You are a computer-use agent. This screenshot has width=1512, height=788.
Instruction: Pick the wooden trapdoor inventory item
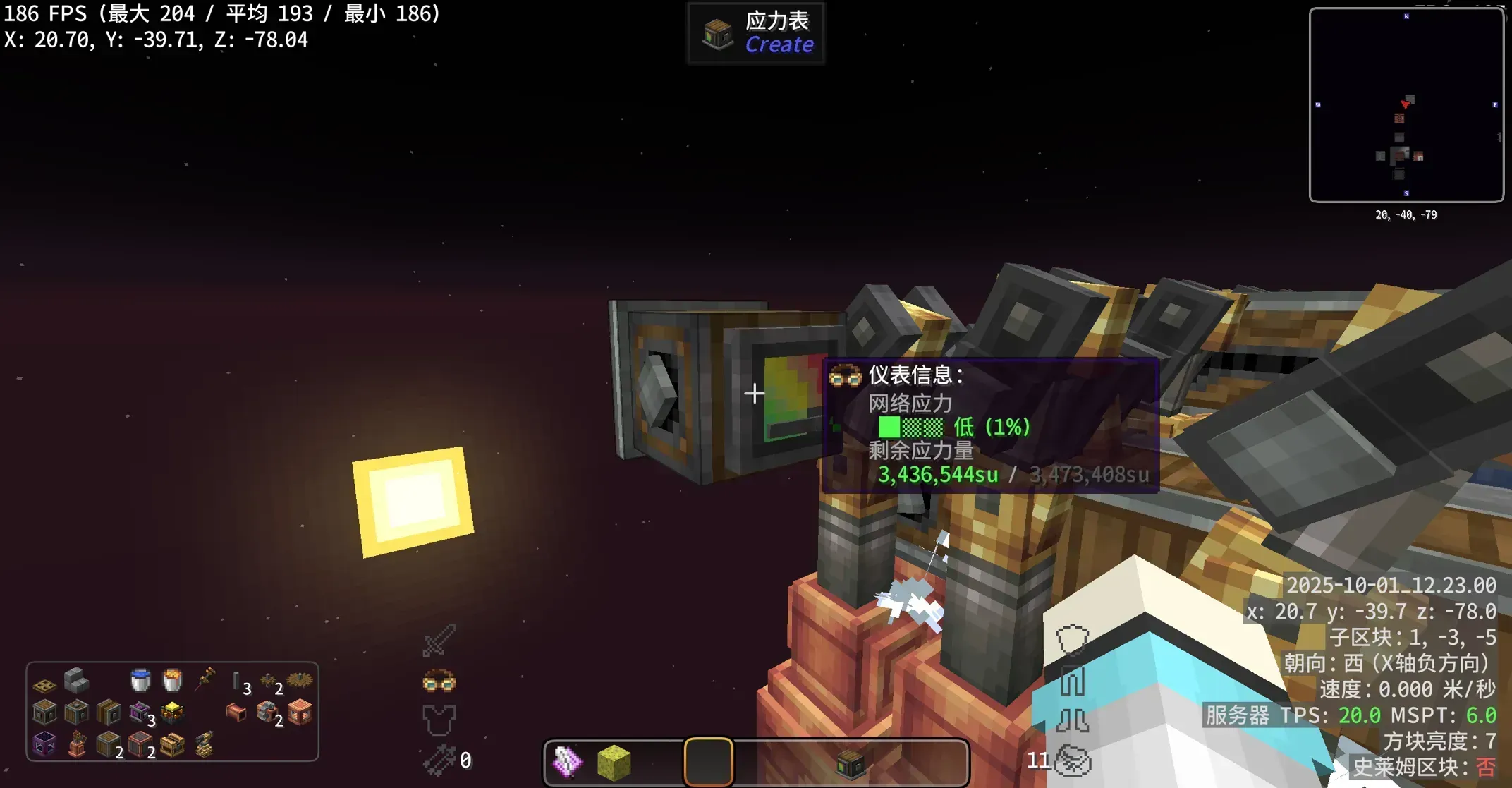pyautogui.click(x=44, y=684)
